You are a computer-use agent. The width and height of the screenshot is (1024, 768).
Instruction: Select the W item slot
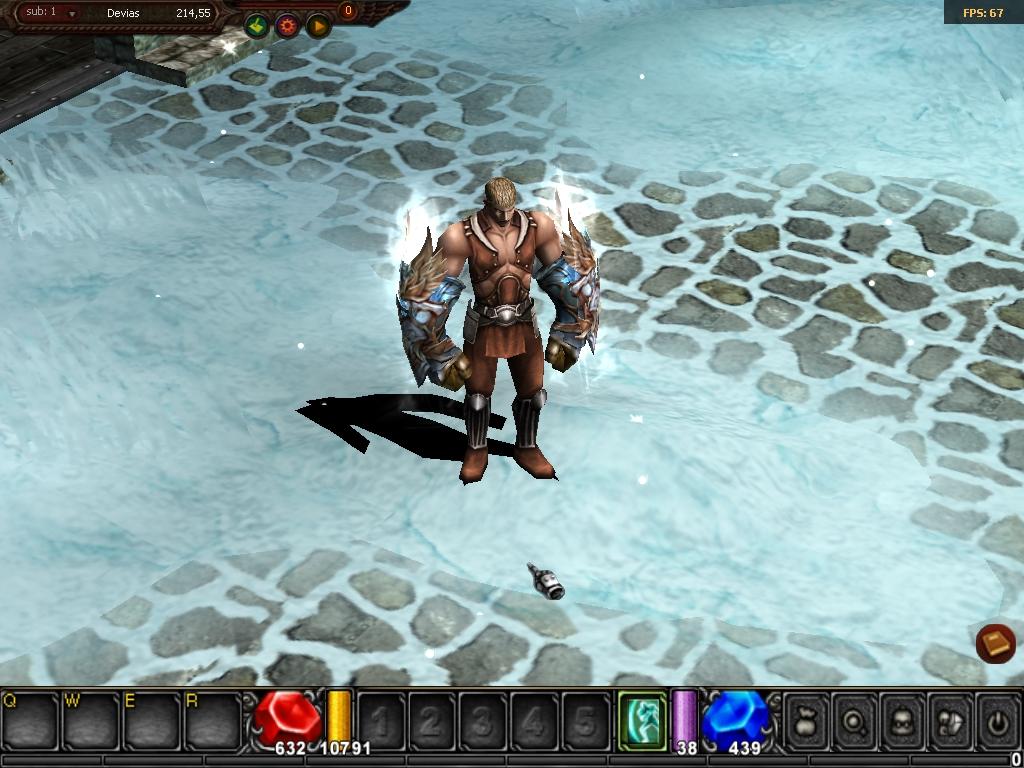pyautogui.click(x=90, y=719)
